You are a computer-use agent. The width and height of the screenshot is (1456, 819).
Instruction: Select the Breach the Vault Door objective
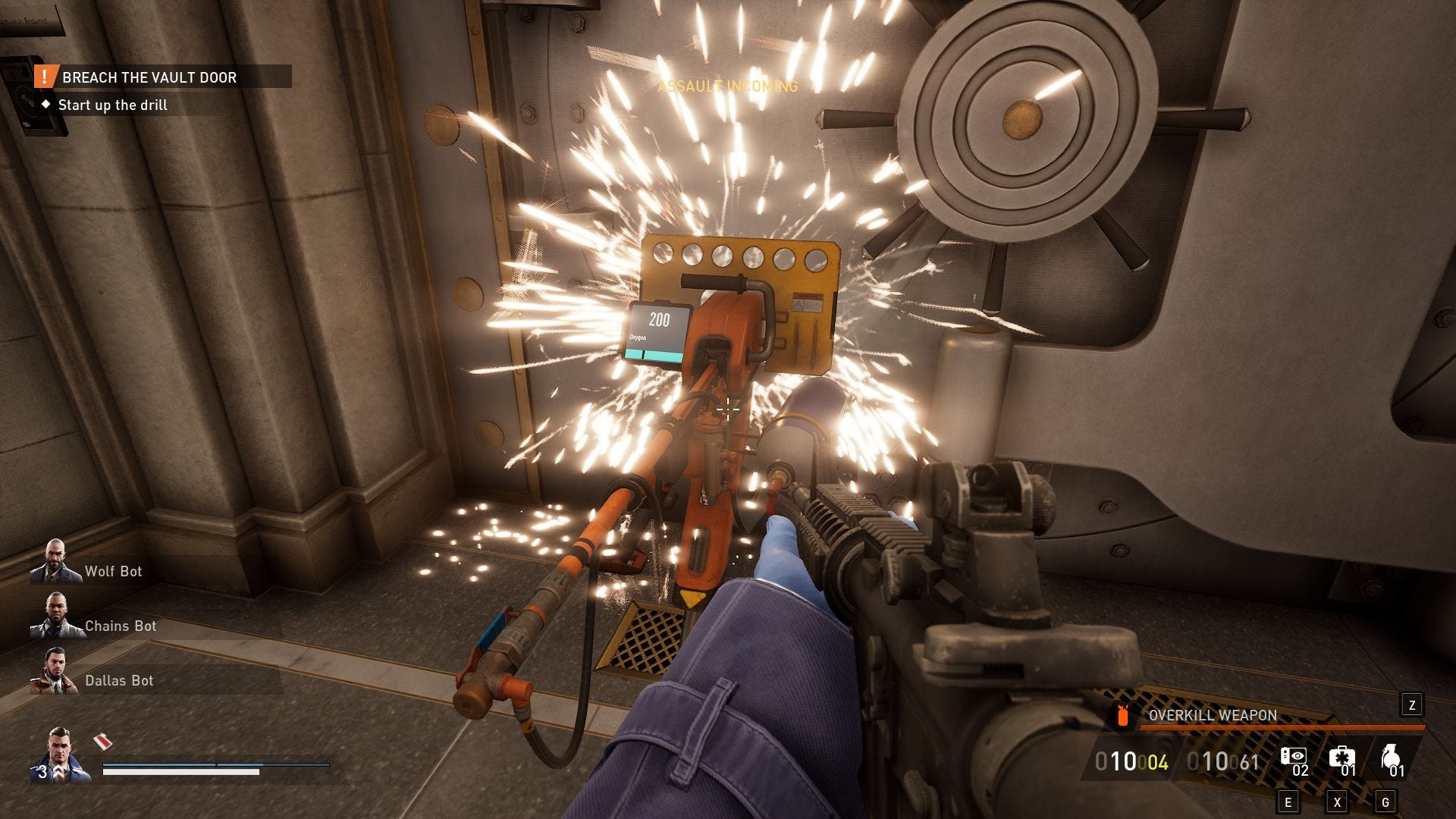(149, 77)
